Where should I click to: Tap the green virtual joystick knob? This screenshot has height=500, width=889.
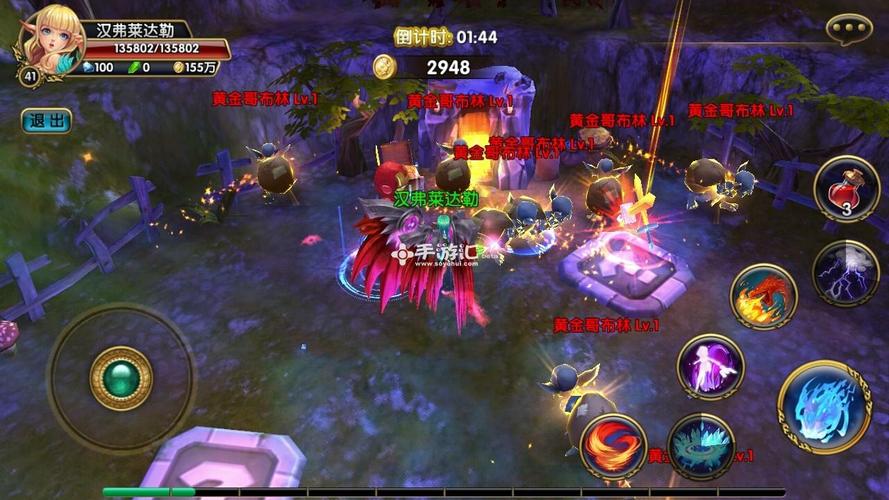pos(121,378)
